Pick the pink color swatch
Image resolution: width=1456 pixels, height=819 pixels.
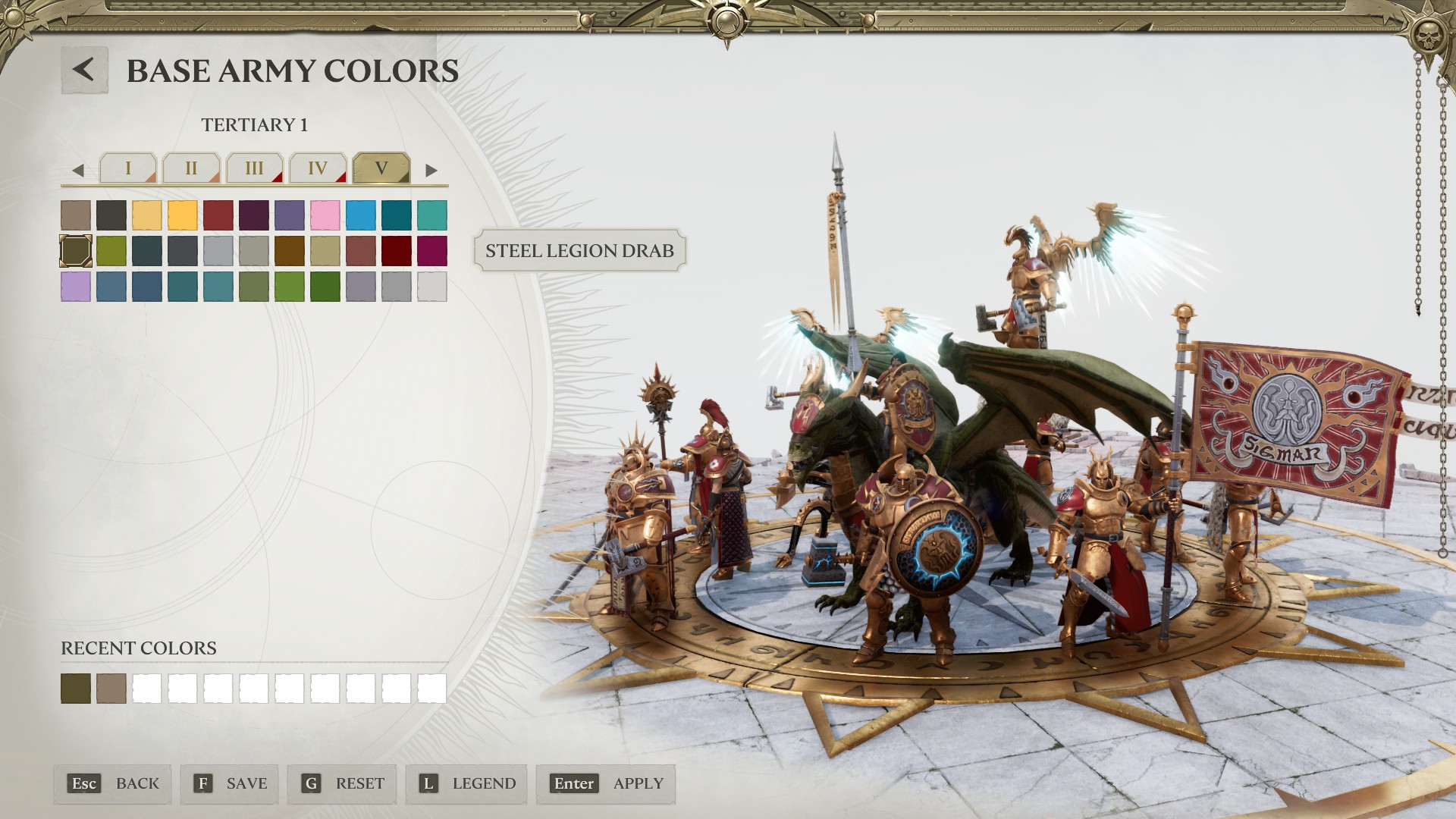325,215
